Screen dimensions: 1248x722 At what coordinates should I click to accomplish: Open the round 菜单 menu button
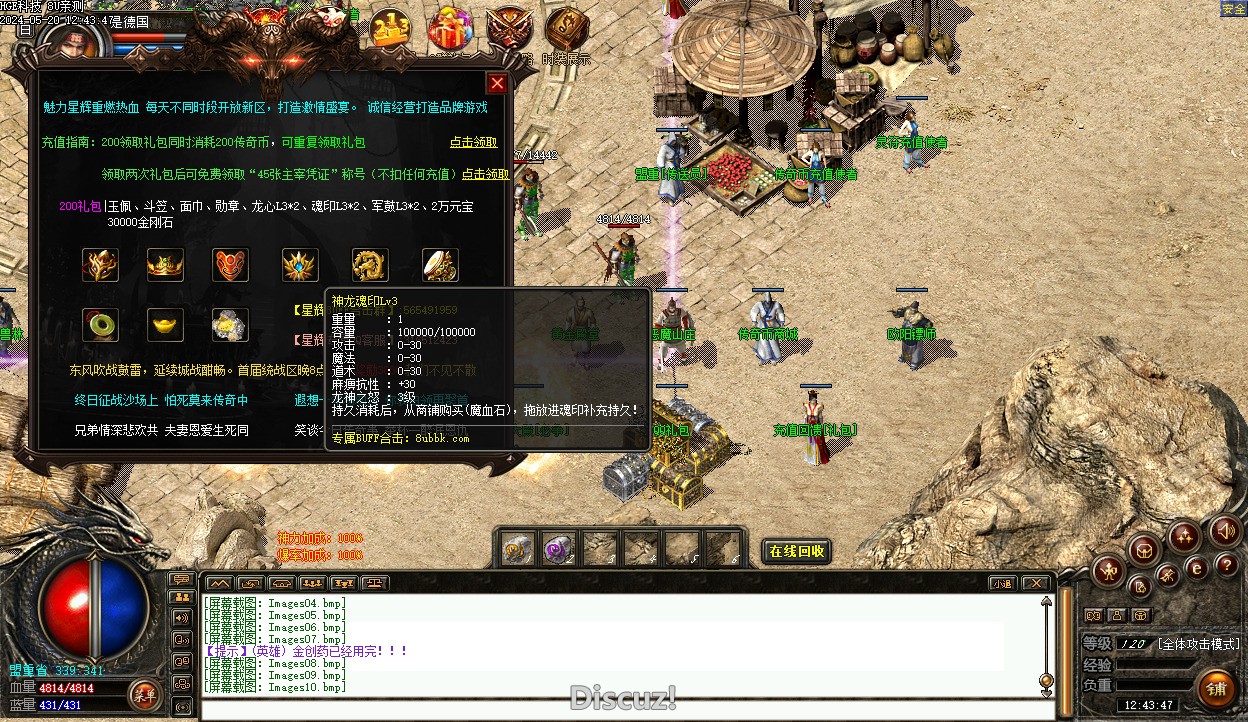pyautogui.click(x=145, y=692)
